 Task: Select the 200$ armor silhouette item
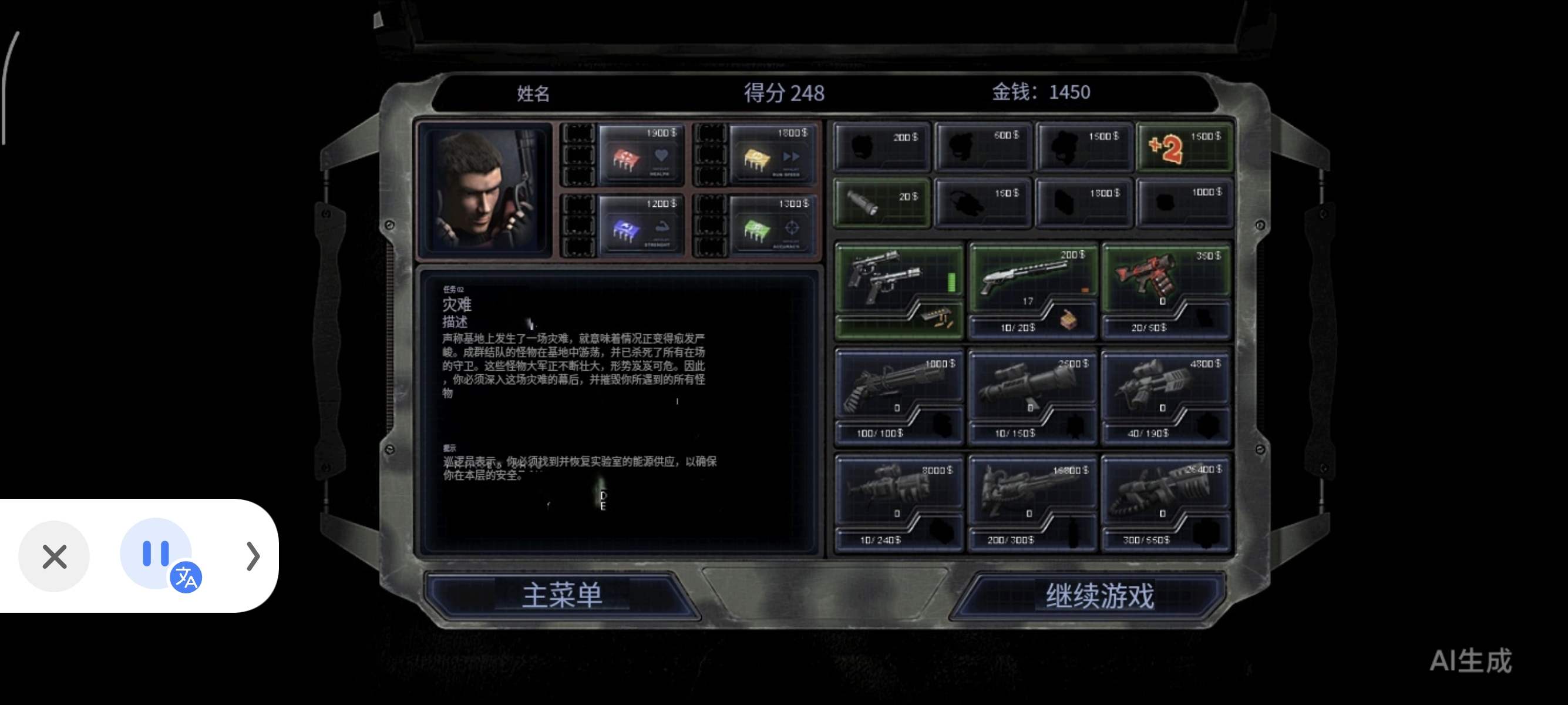[881, 146]
